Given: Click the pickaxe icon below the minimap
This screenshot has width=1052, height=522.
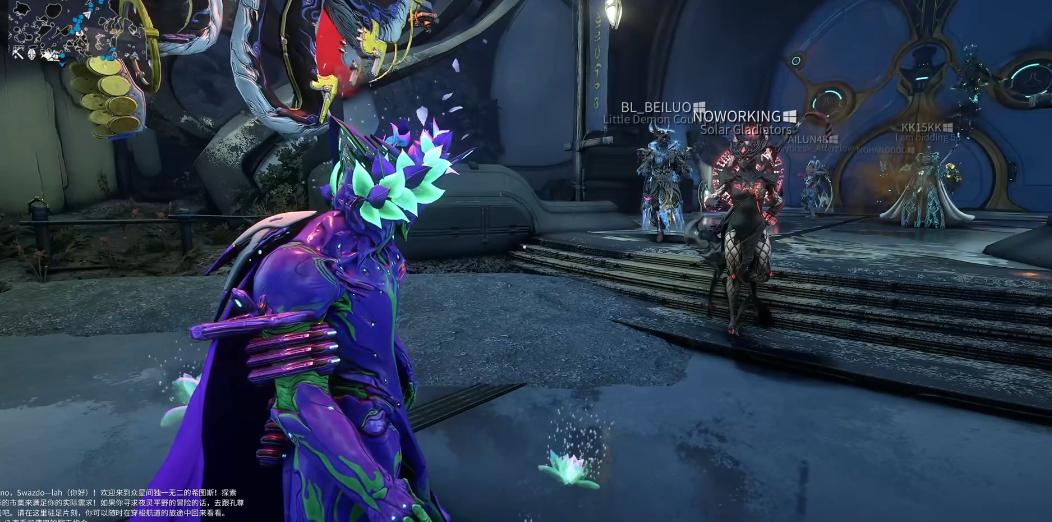Looking at the screenshot, I should [18, 54].
